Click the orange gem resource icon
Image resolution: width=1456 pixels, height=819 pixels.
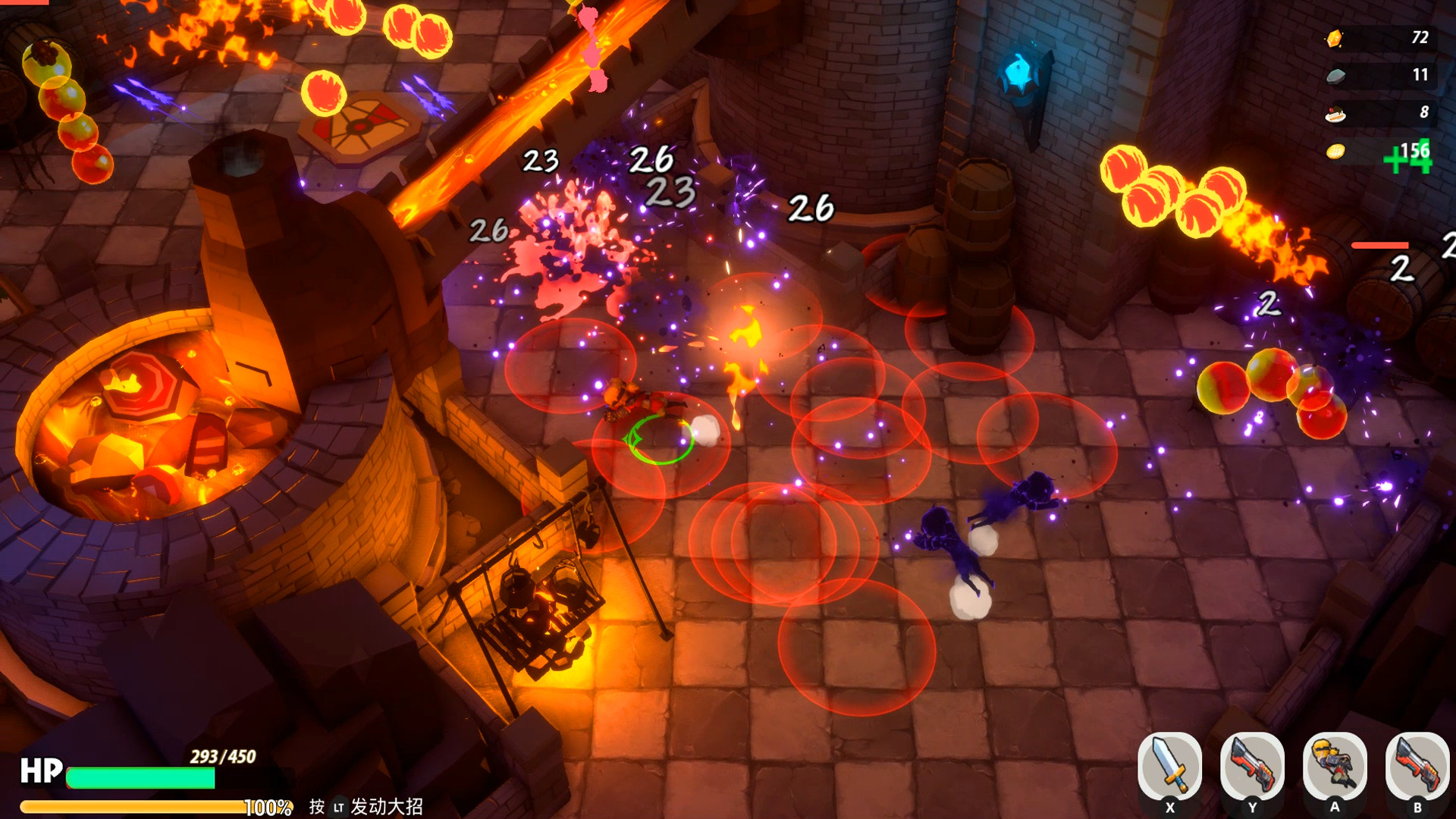click(1337, 37)
